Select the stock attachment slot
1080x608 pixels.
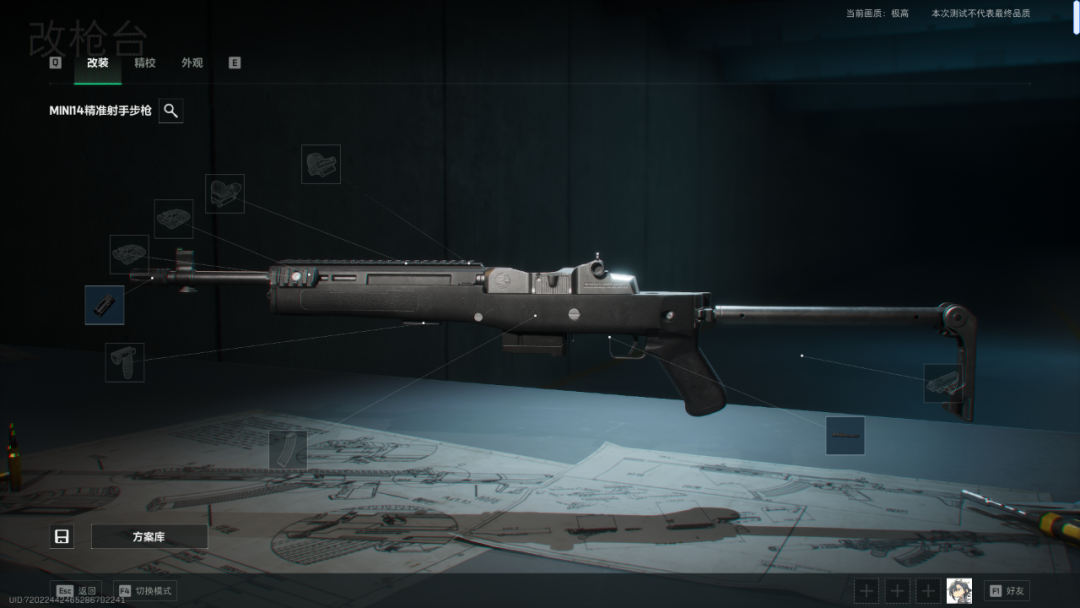click(x=943, y=383)
